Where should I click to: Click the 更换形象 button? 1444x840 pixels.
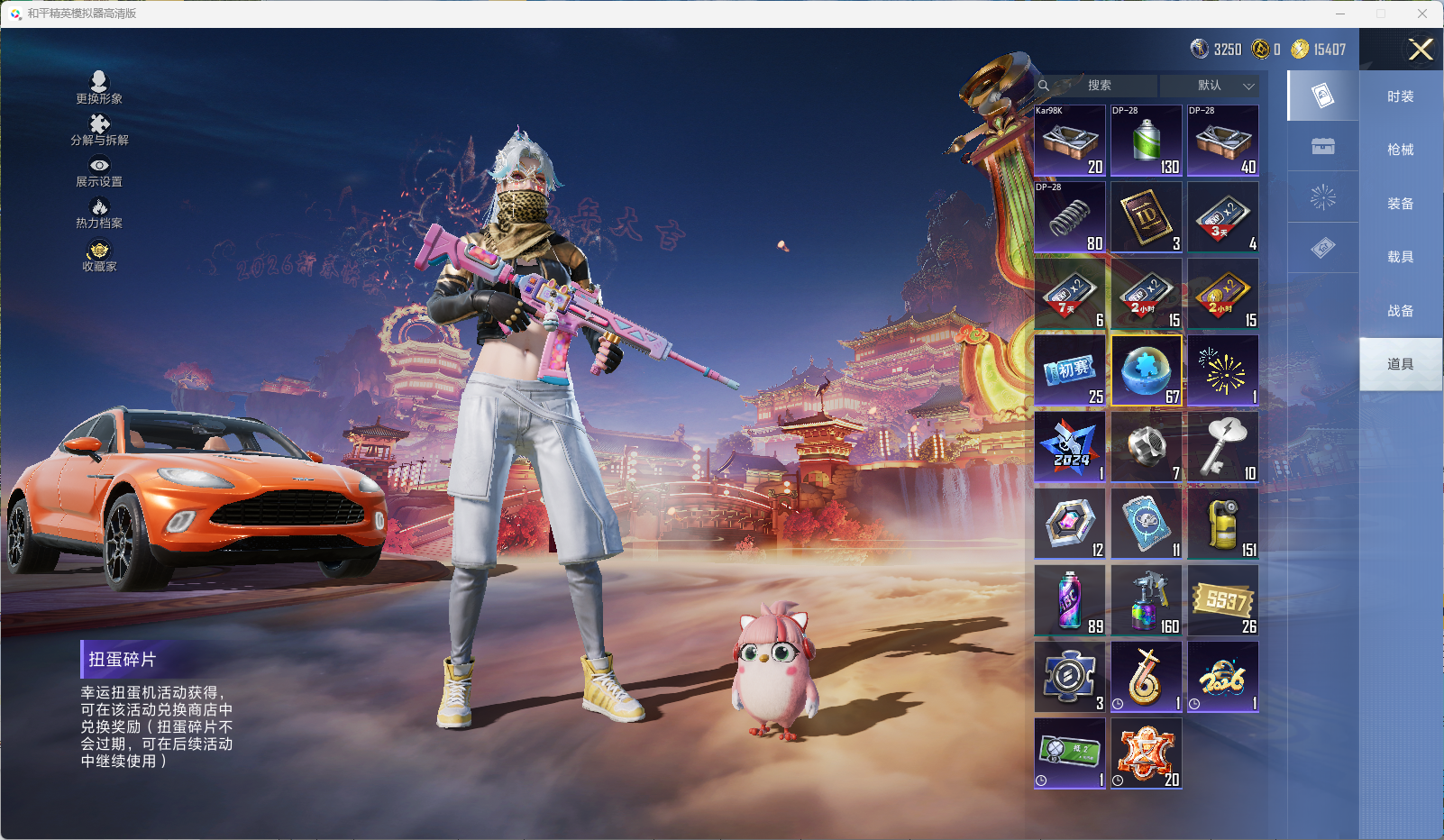99,87
